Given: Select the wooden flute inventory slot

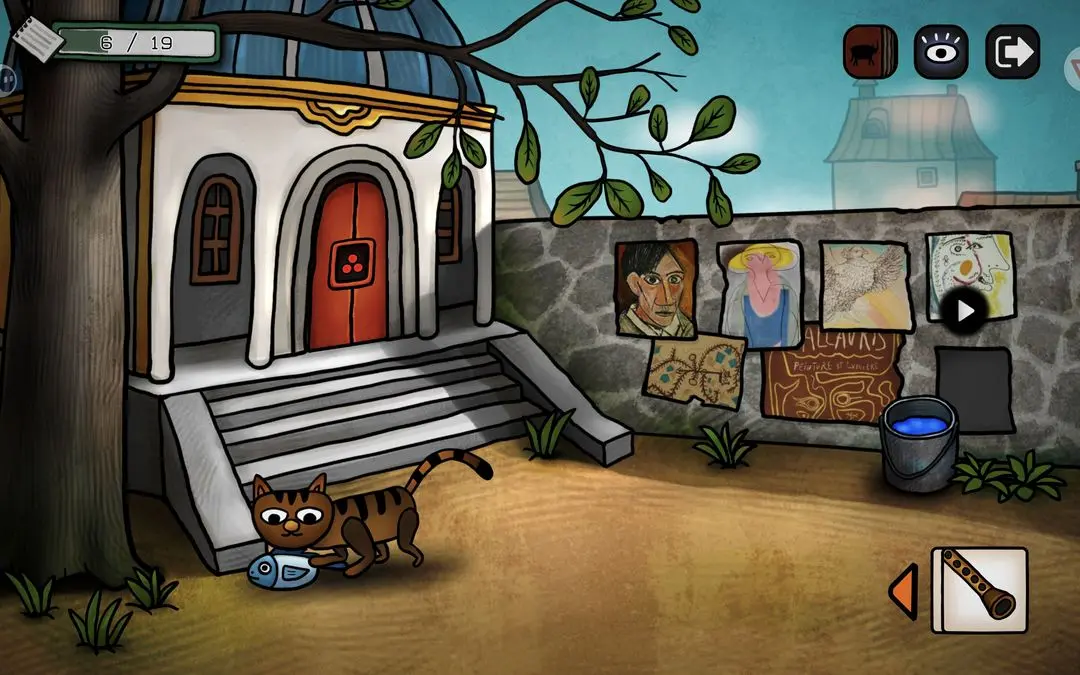Looking at the screenshot, I should pyautogui.click(x=979, y=590).
